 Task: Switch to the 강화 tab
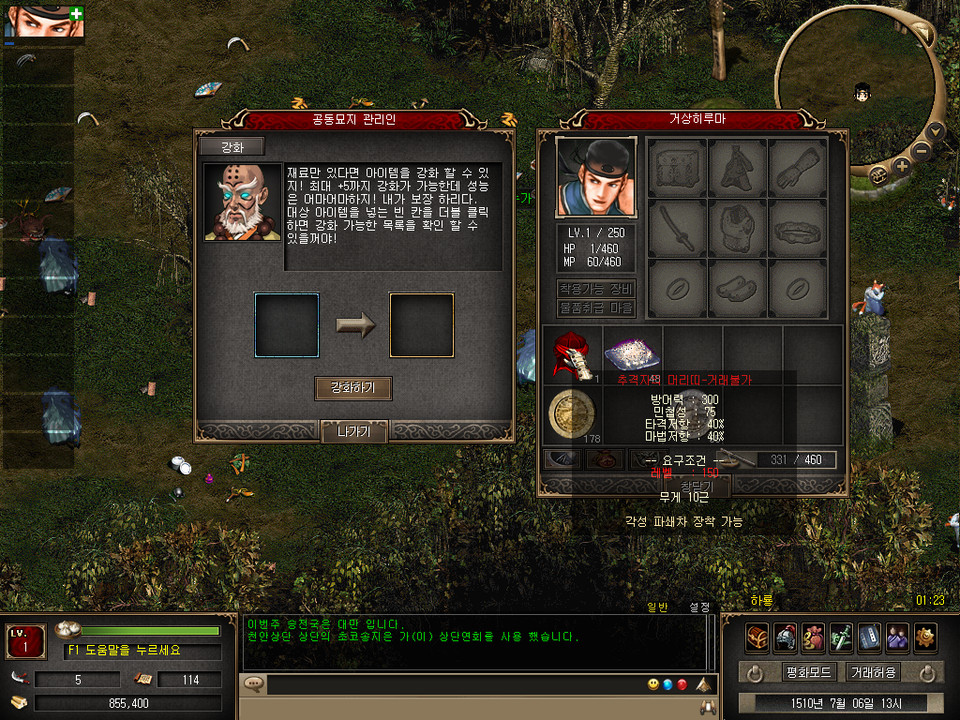[x=231, y=147]
